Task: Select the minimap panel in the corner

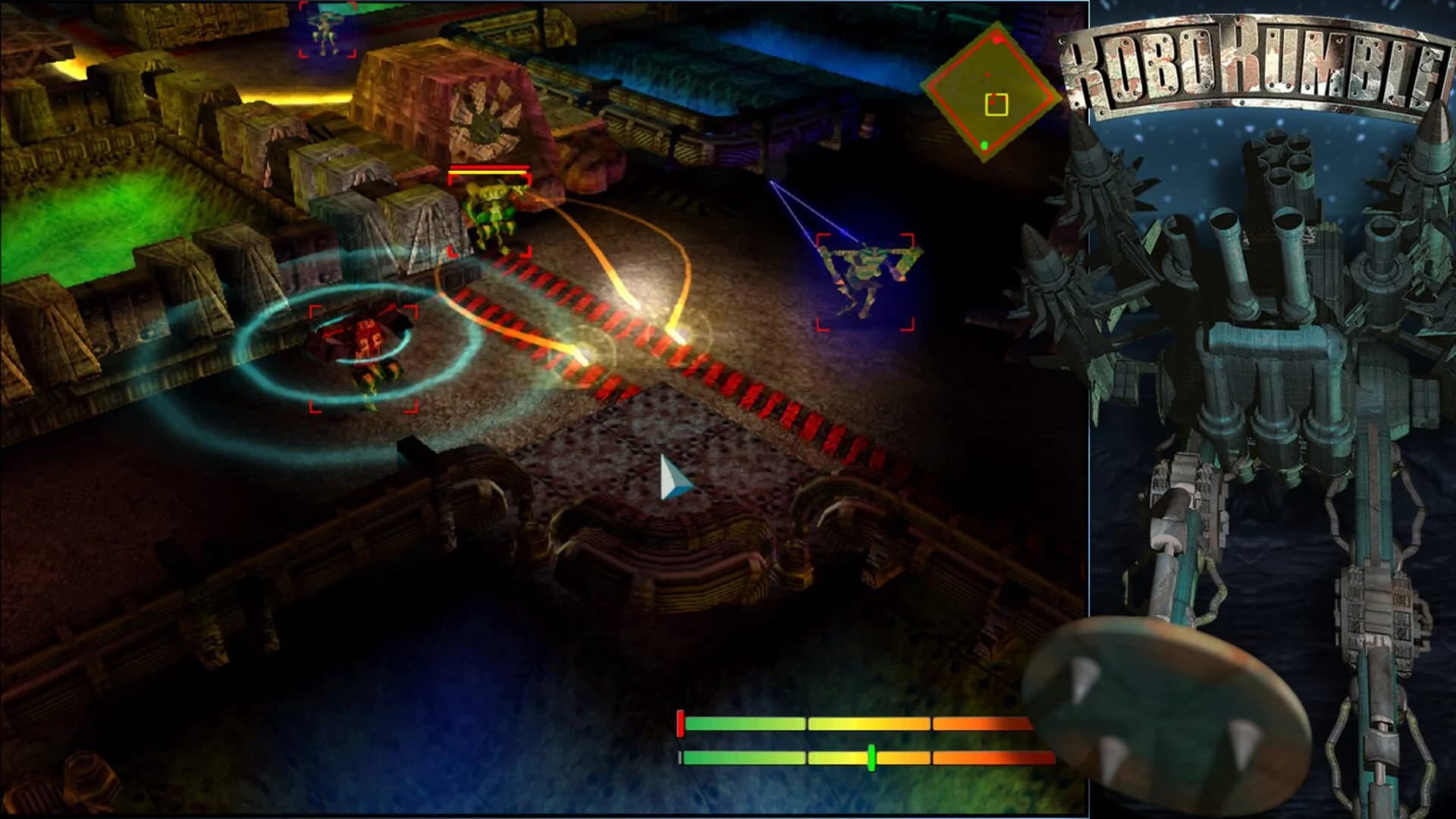Action: 993,91
